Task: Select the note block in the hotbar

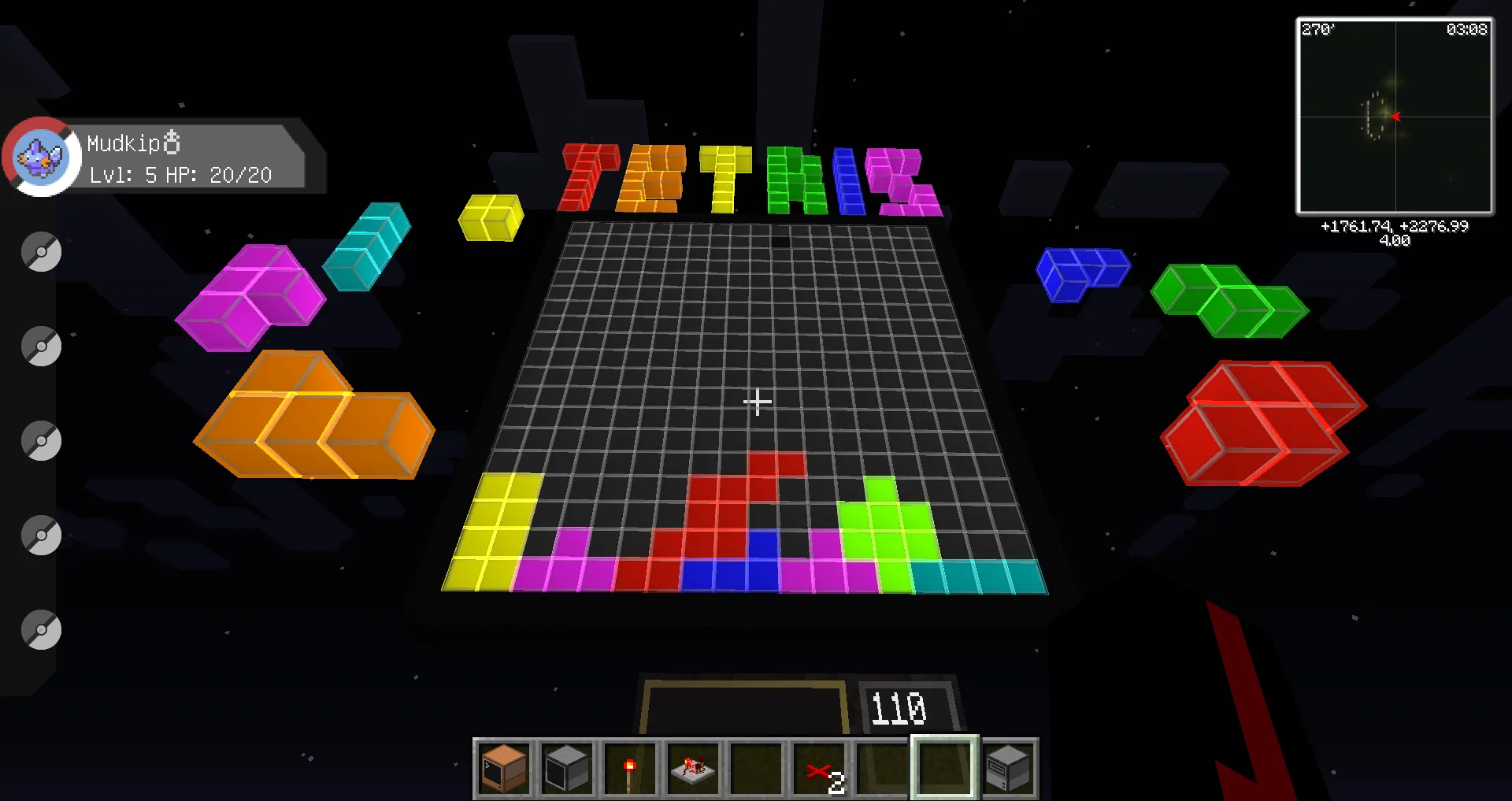Action: point(502,768)
